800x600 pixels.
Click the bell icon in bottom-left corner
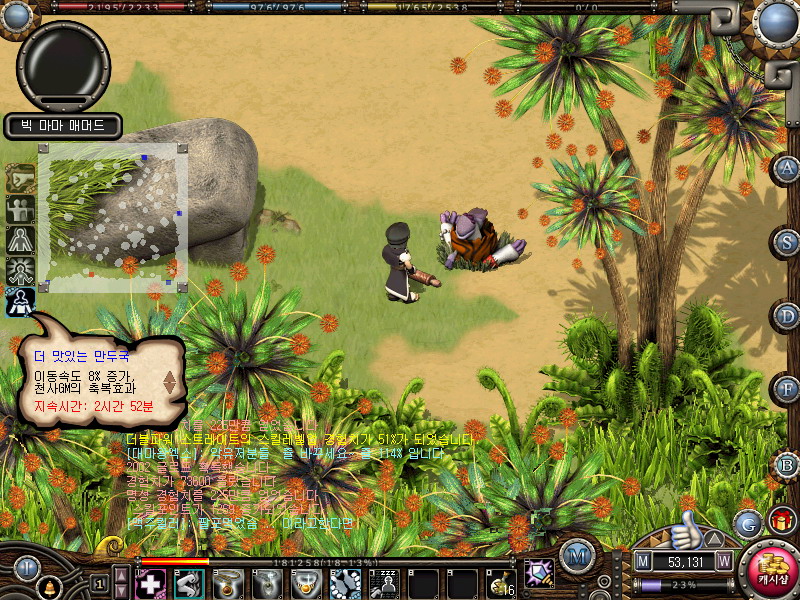(x=47, y=583)
